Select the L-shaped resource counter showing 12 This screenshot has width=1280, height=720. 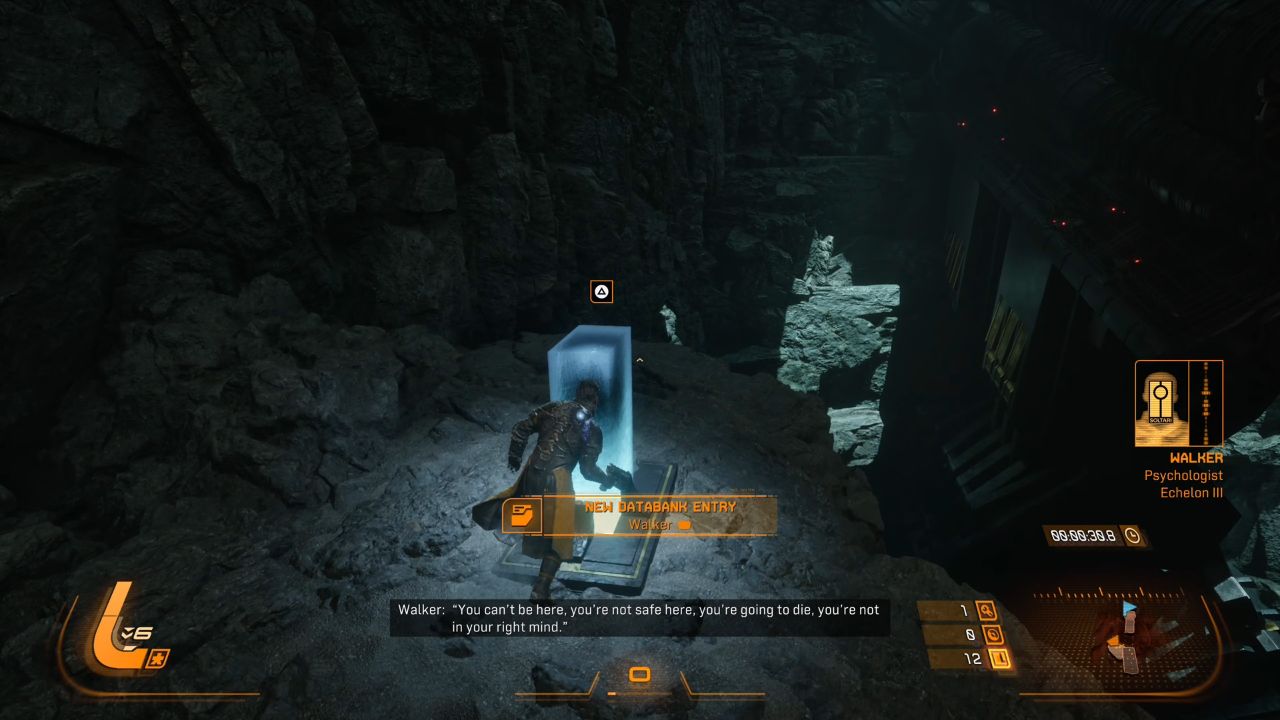pos(997,658)
